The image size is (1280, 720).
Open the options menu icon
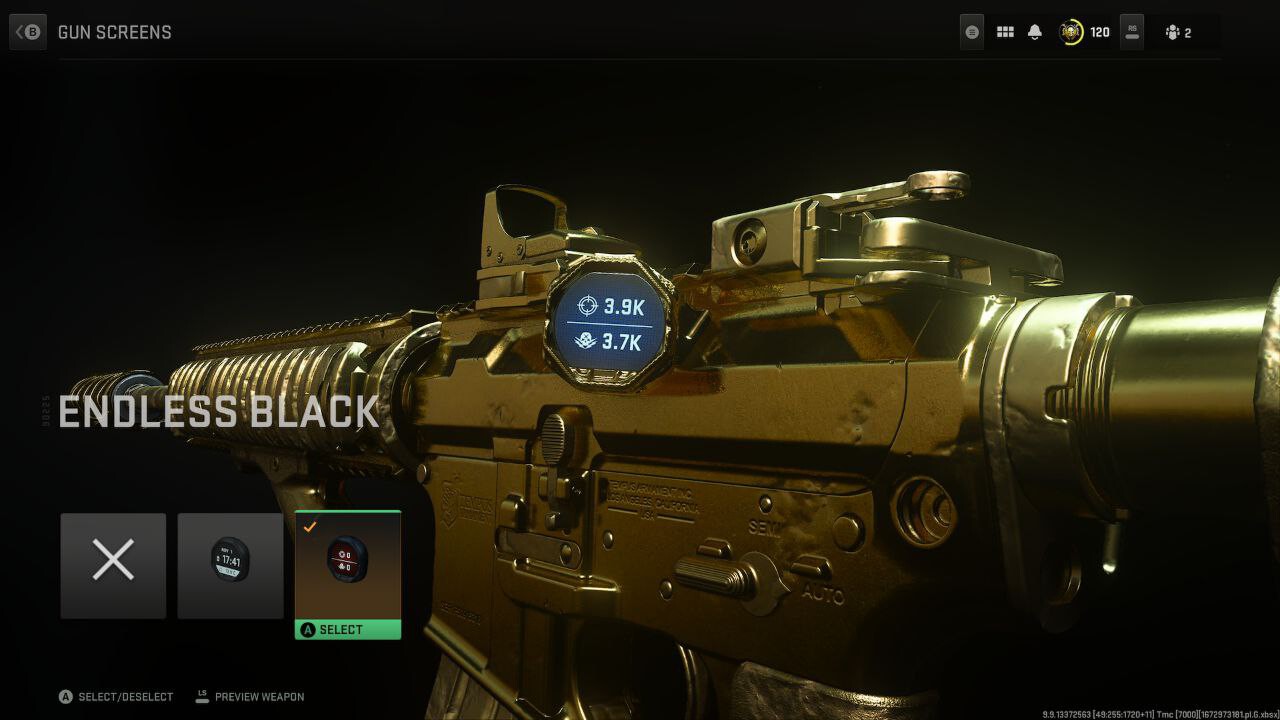972,32
